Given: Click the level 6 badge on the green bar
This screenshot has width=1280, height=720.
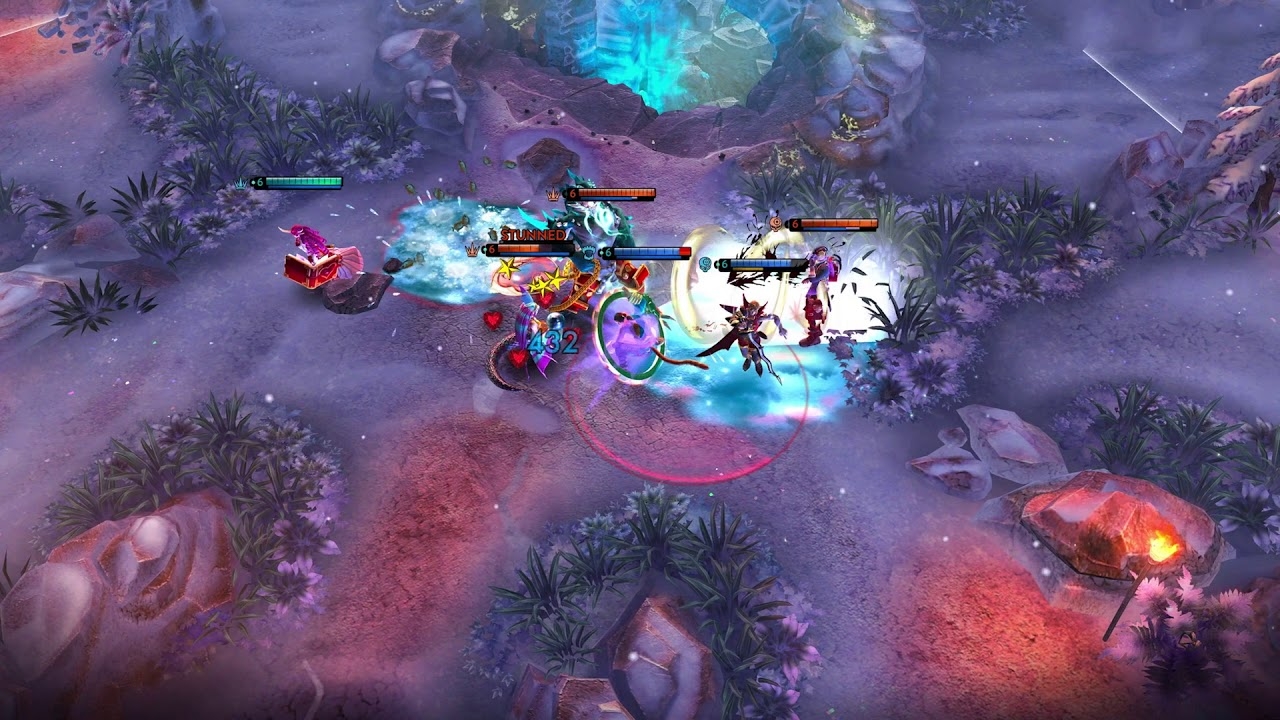Looking at the screenshot, I should (260, 181).
